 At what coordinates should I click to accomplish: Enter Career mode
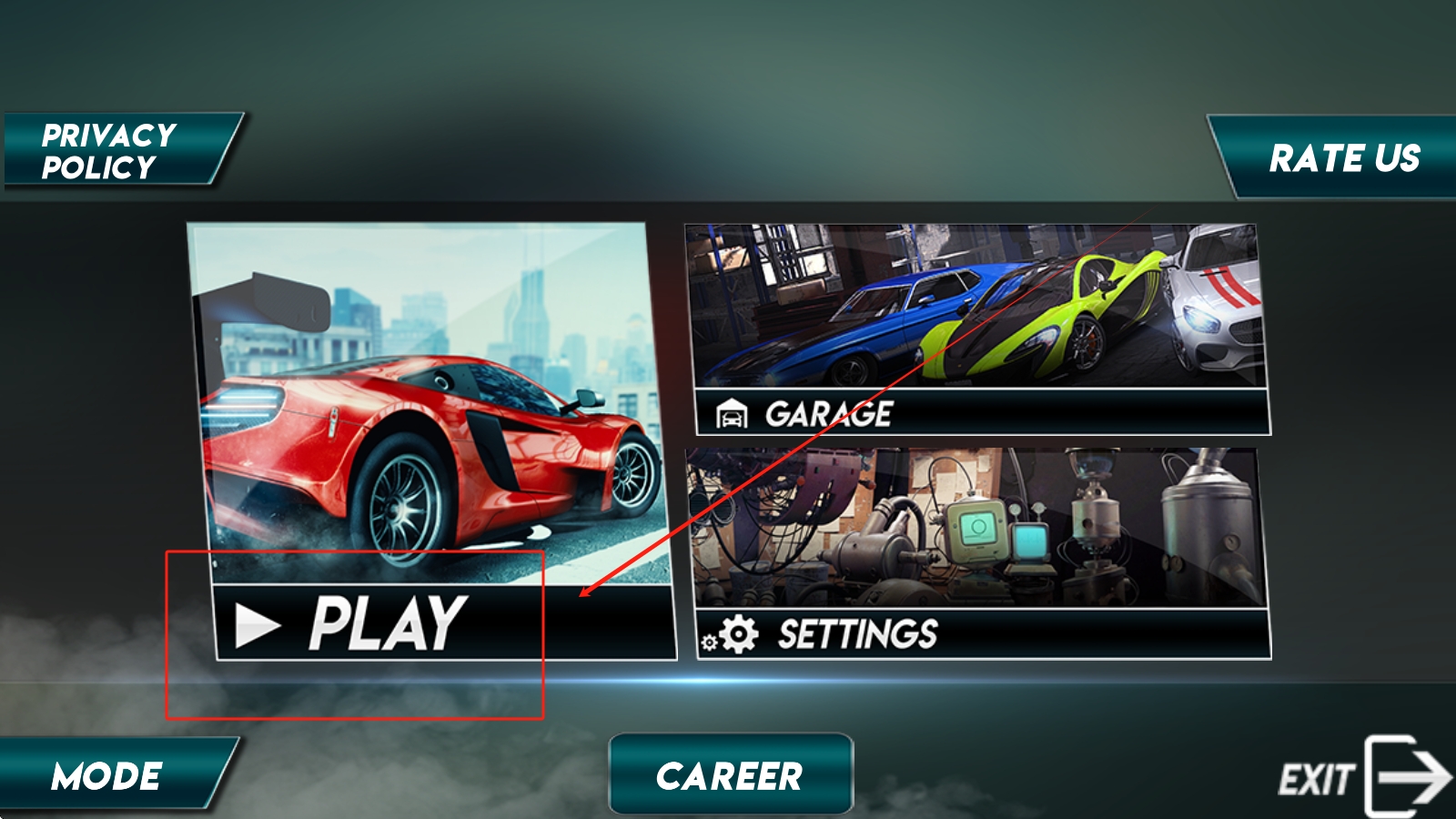tap(730, 775)
